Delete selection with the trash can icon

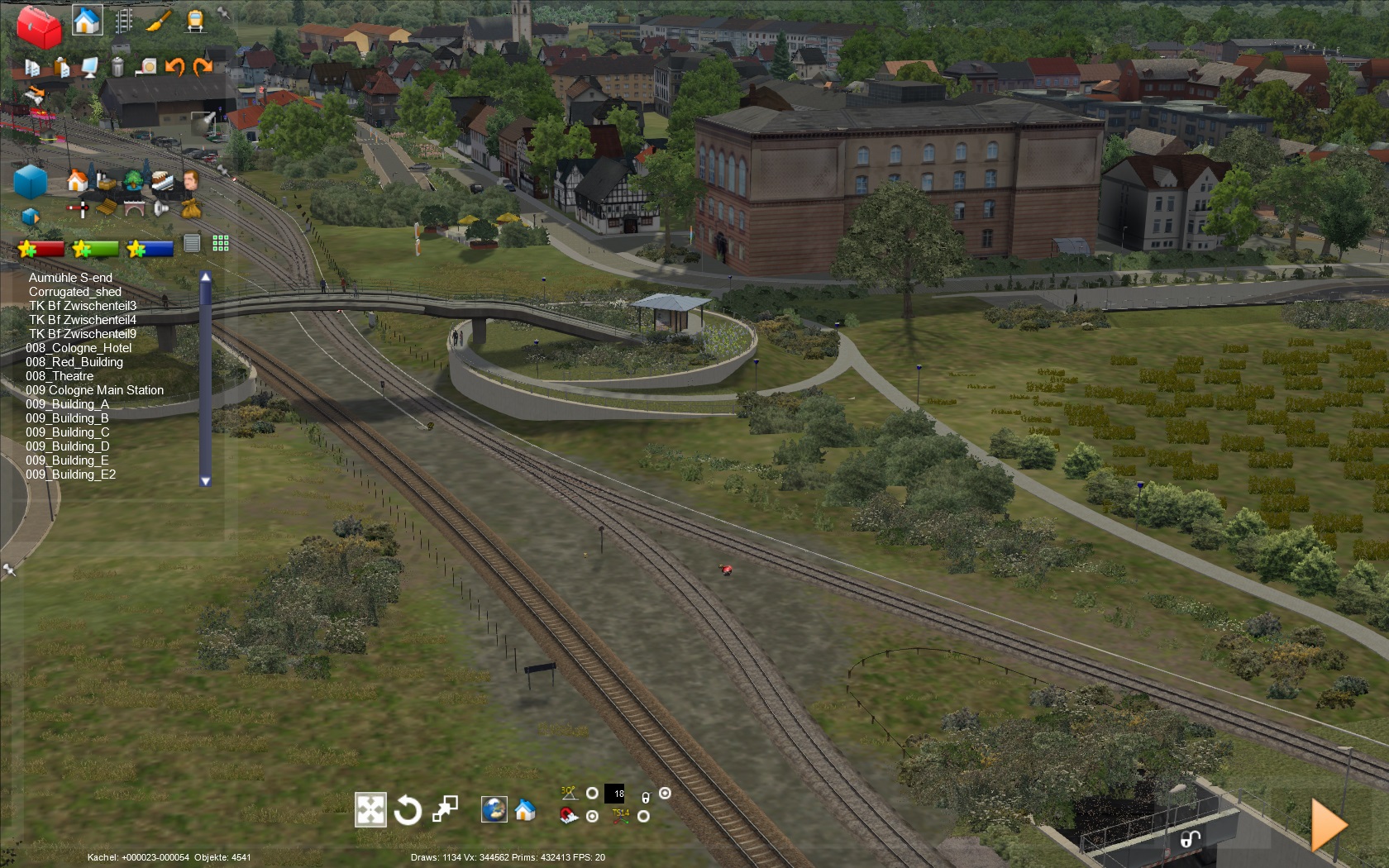[x=117, y=66]
